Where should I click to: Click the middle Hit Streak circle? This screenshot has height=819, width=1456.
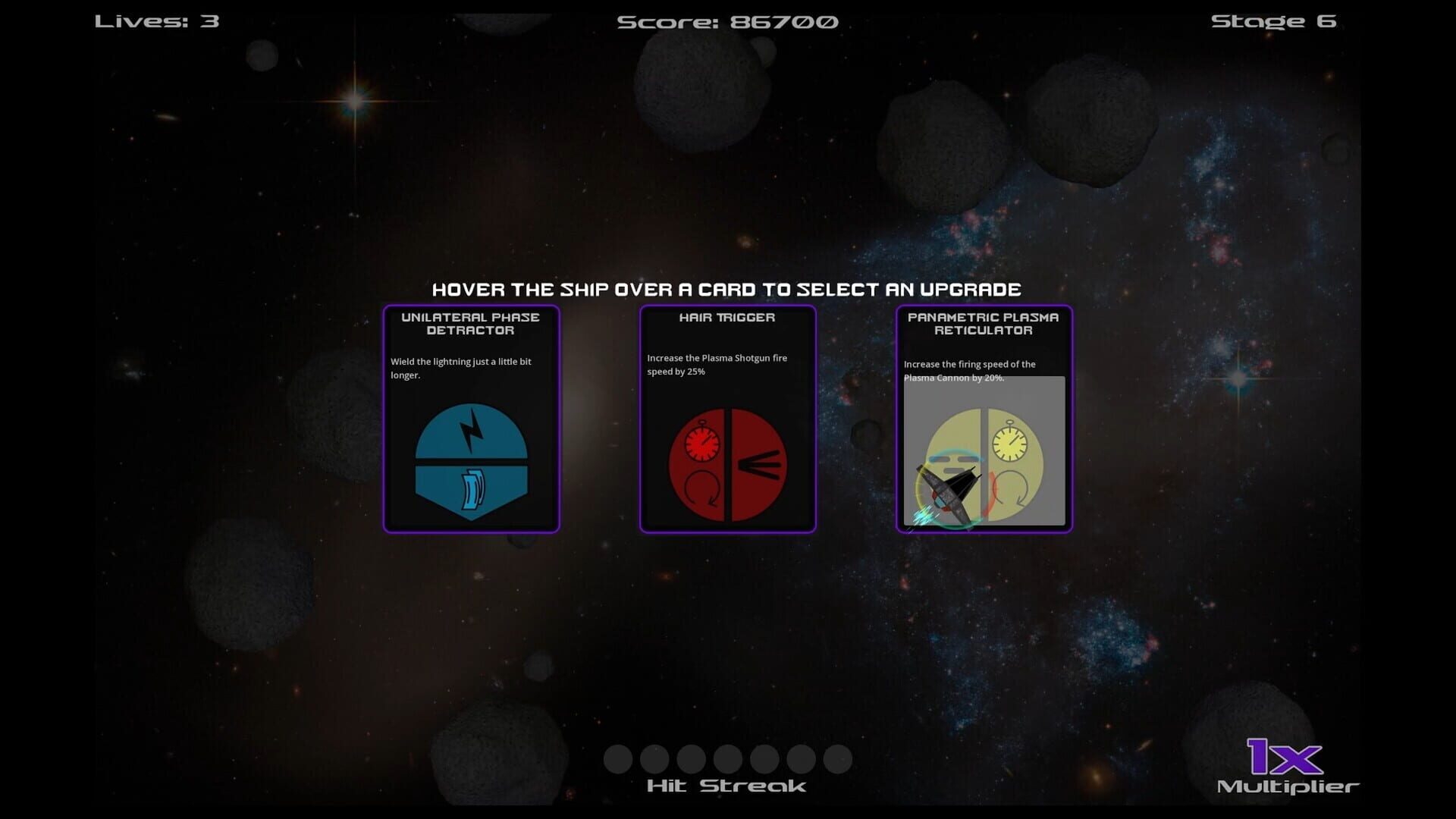tap(728, 759)
